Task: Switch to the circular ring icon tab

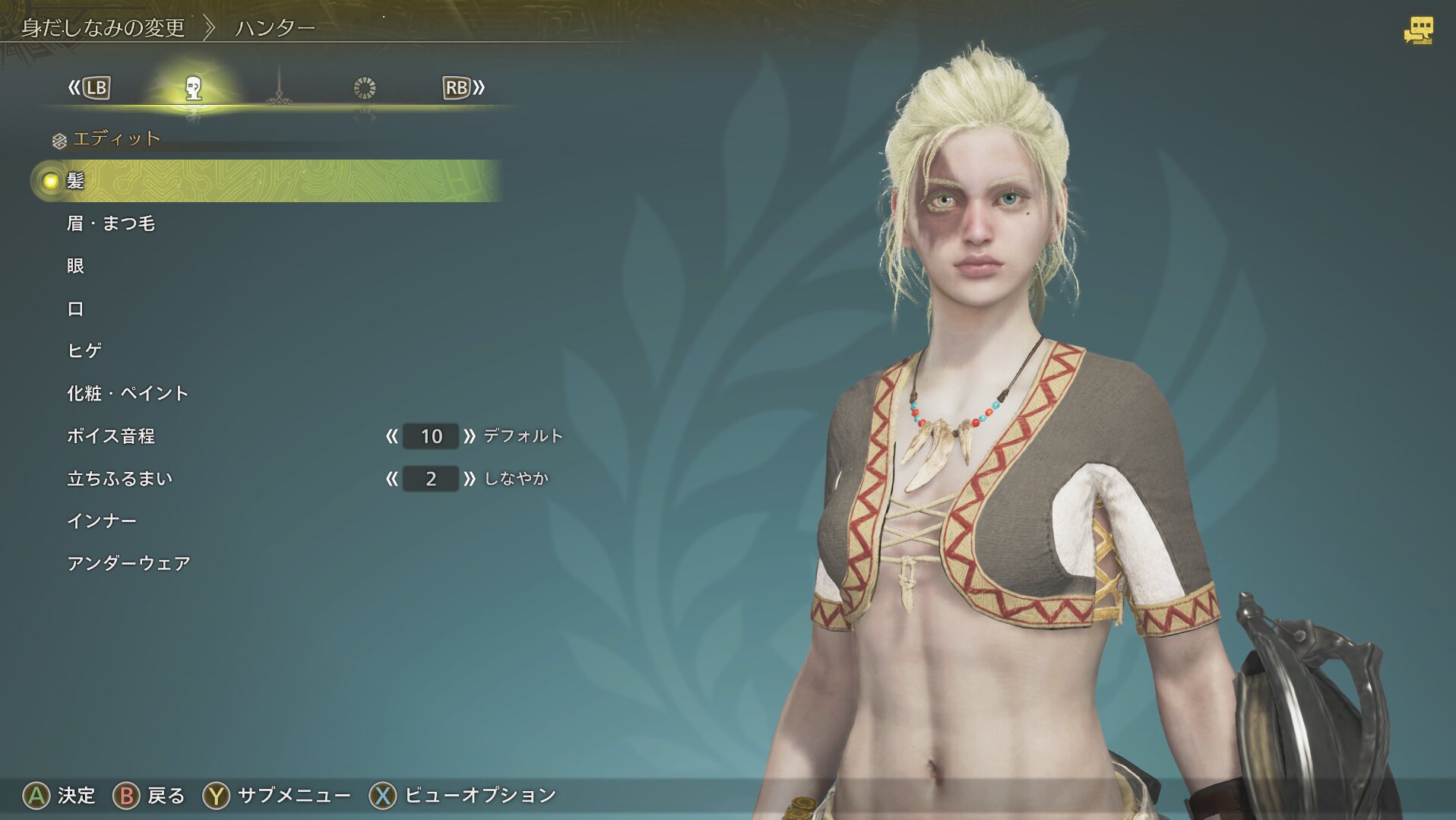Action: pyautogui.click(x=365, y=88)
